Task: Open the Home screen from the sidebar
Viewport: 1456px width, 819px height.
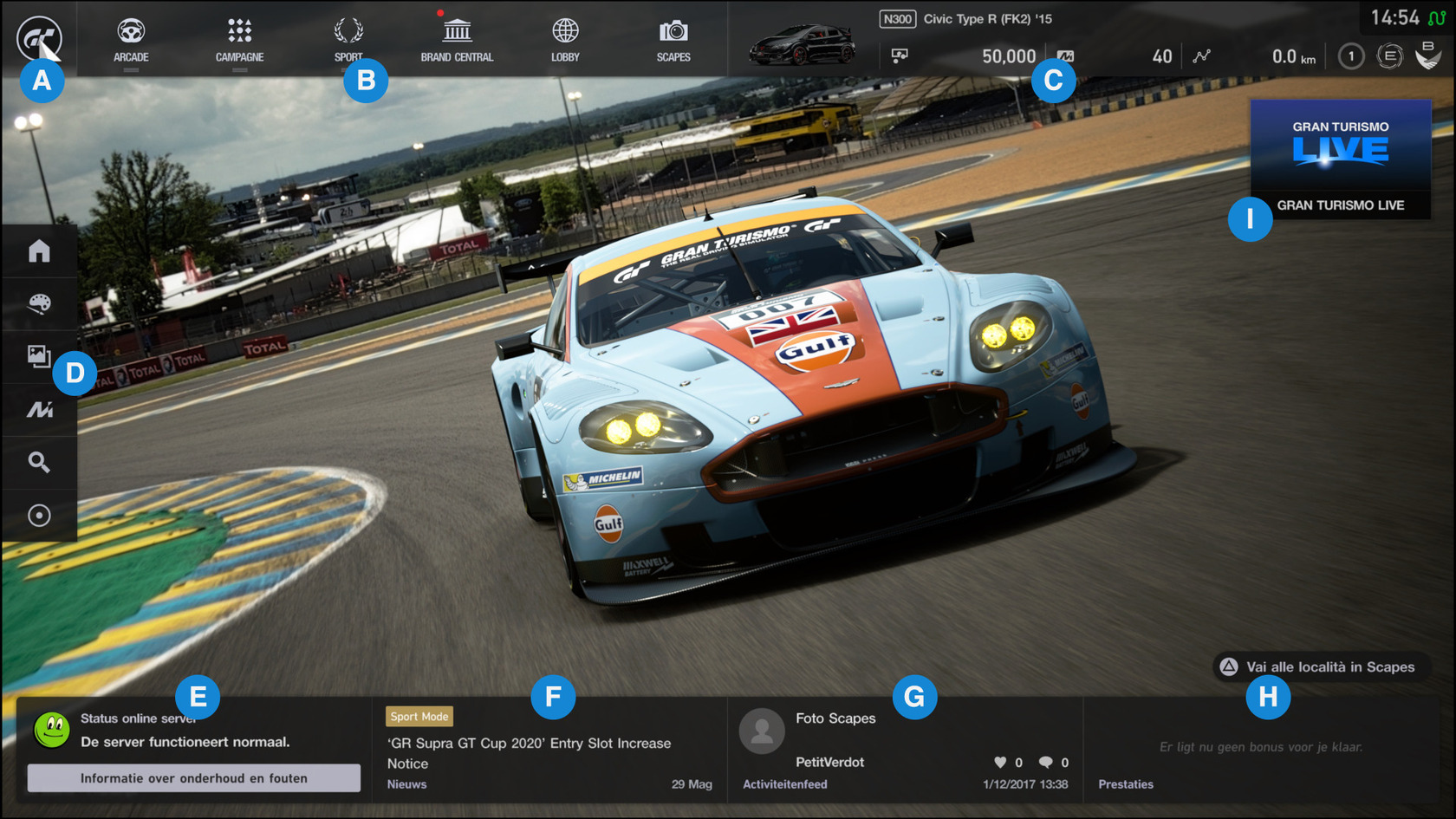Action: click(39, 250)
